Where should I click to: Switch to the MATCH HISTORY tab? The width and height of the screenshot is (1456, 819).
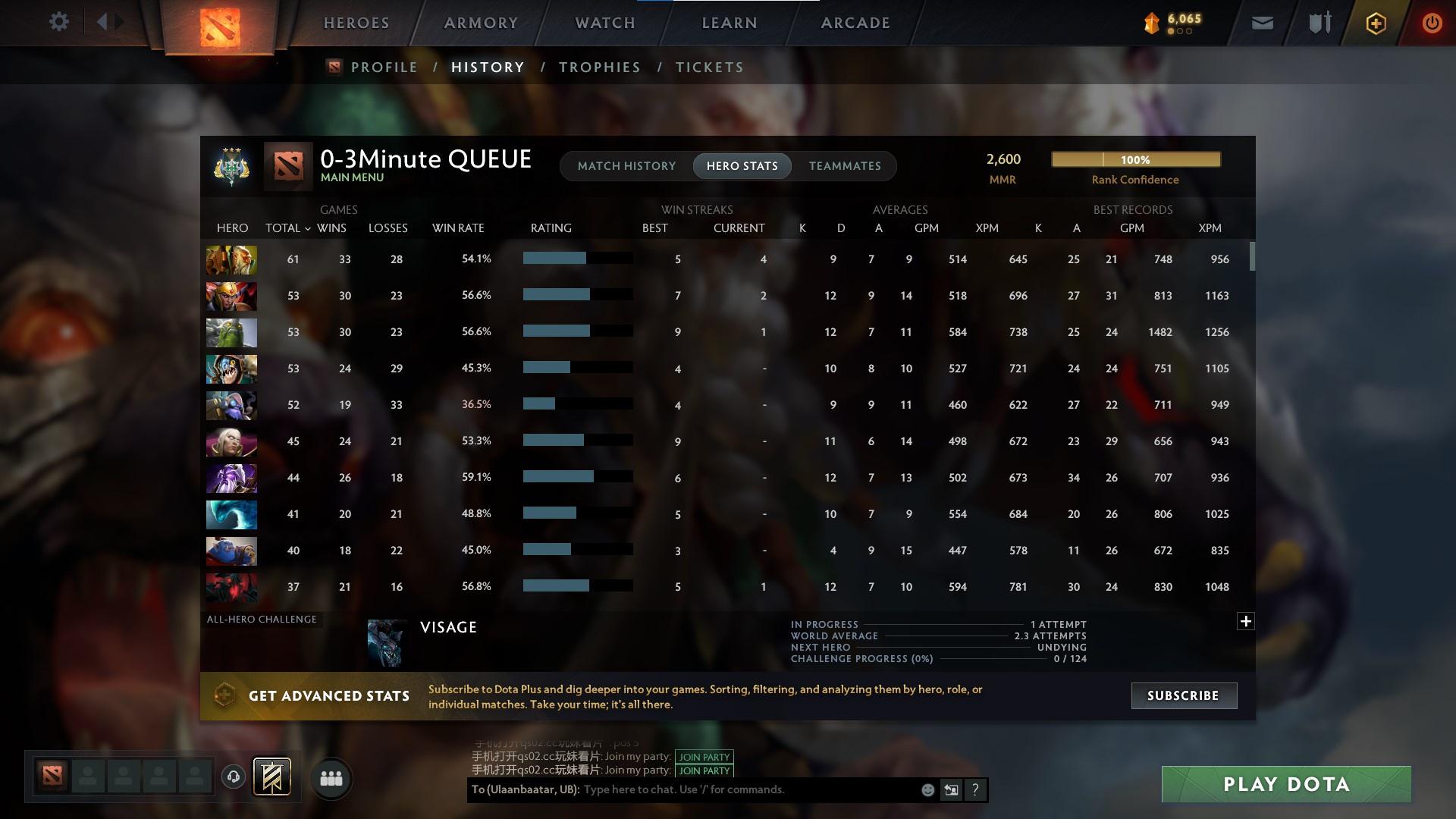[626, 166]
